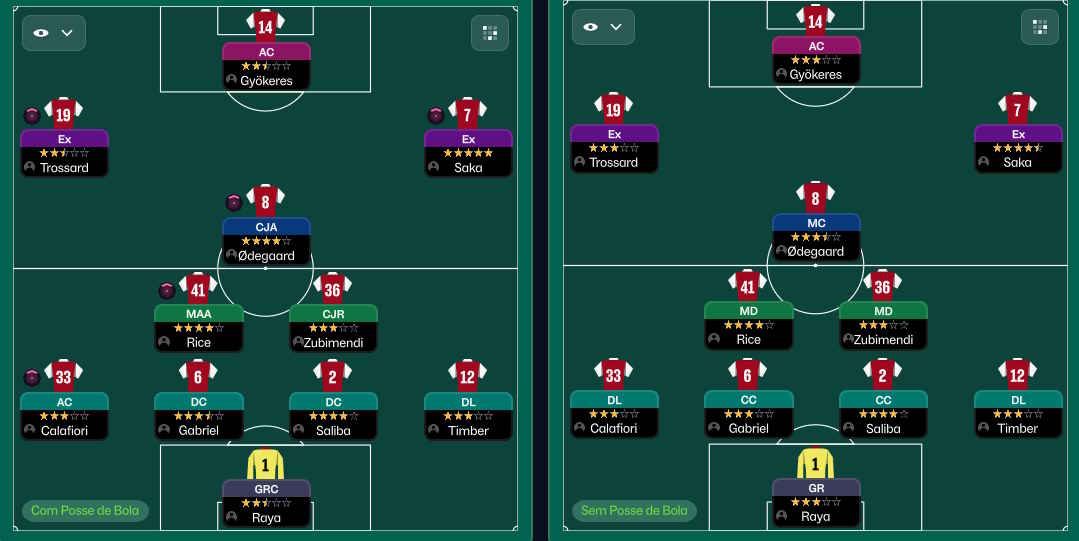
Task: Select Saliba's DC player card
Action: 333,416
